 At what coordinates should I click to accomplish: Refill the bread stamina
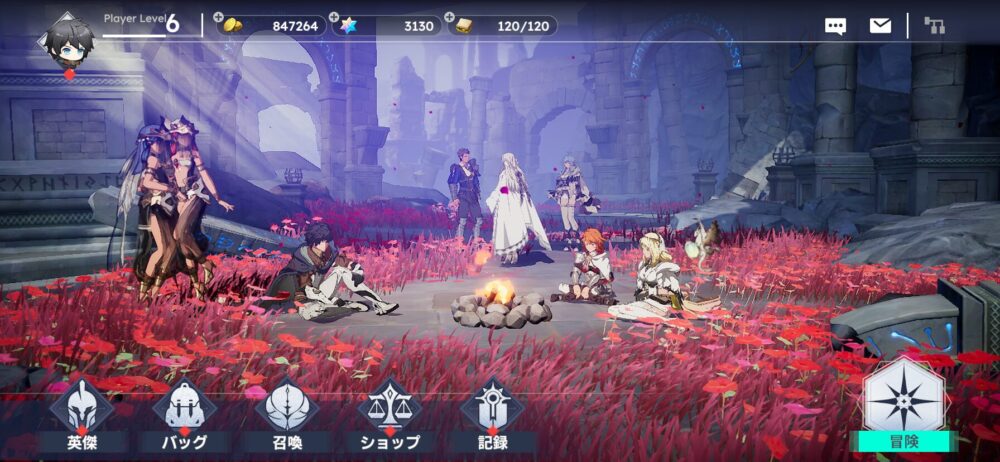pyautogui.click(x=450, y=18)
